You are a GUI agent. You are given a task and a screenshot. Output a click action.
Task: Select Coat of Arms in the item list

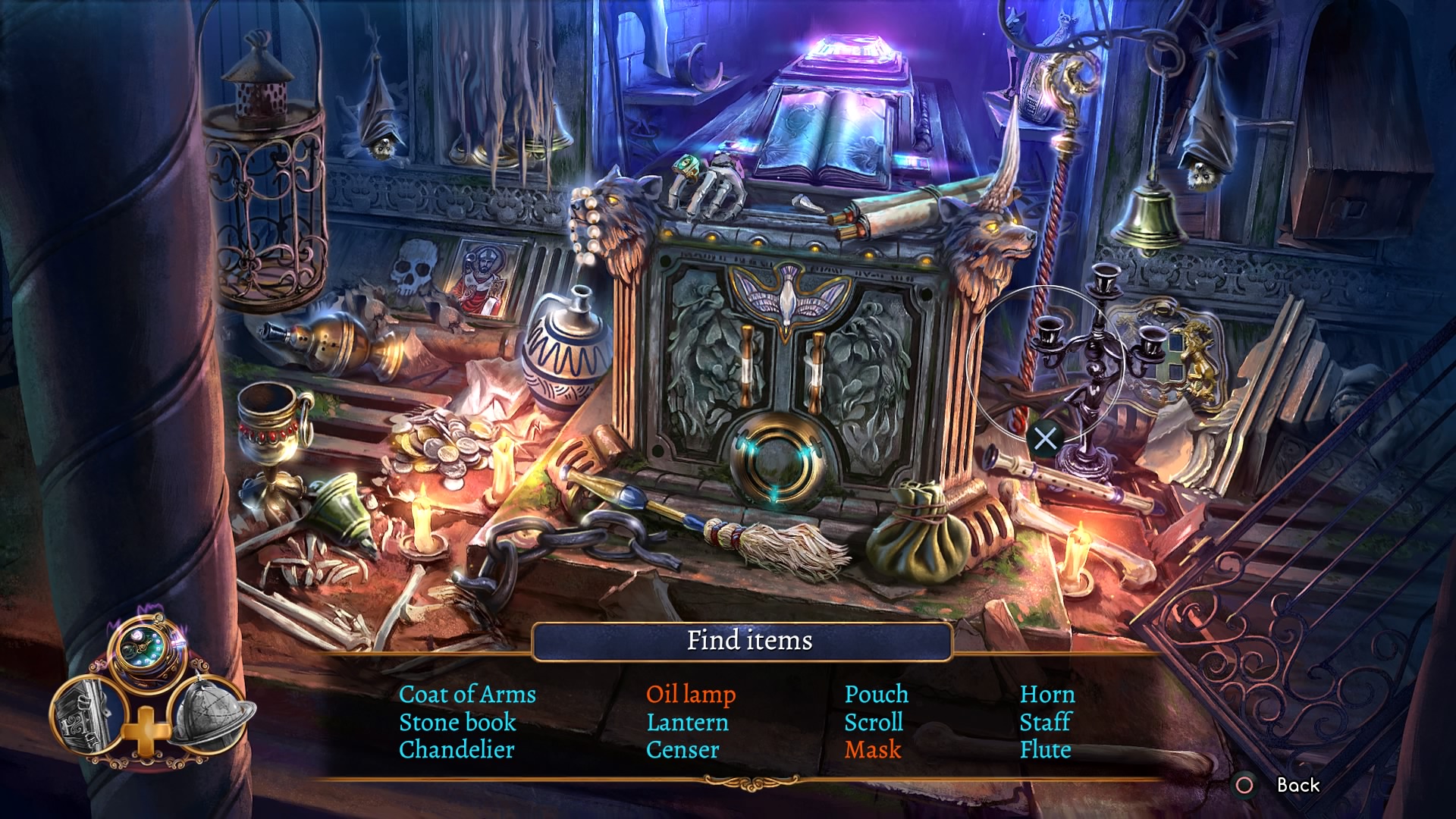(x=467, y=694)
